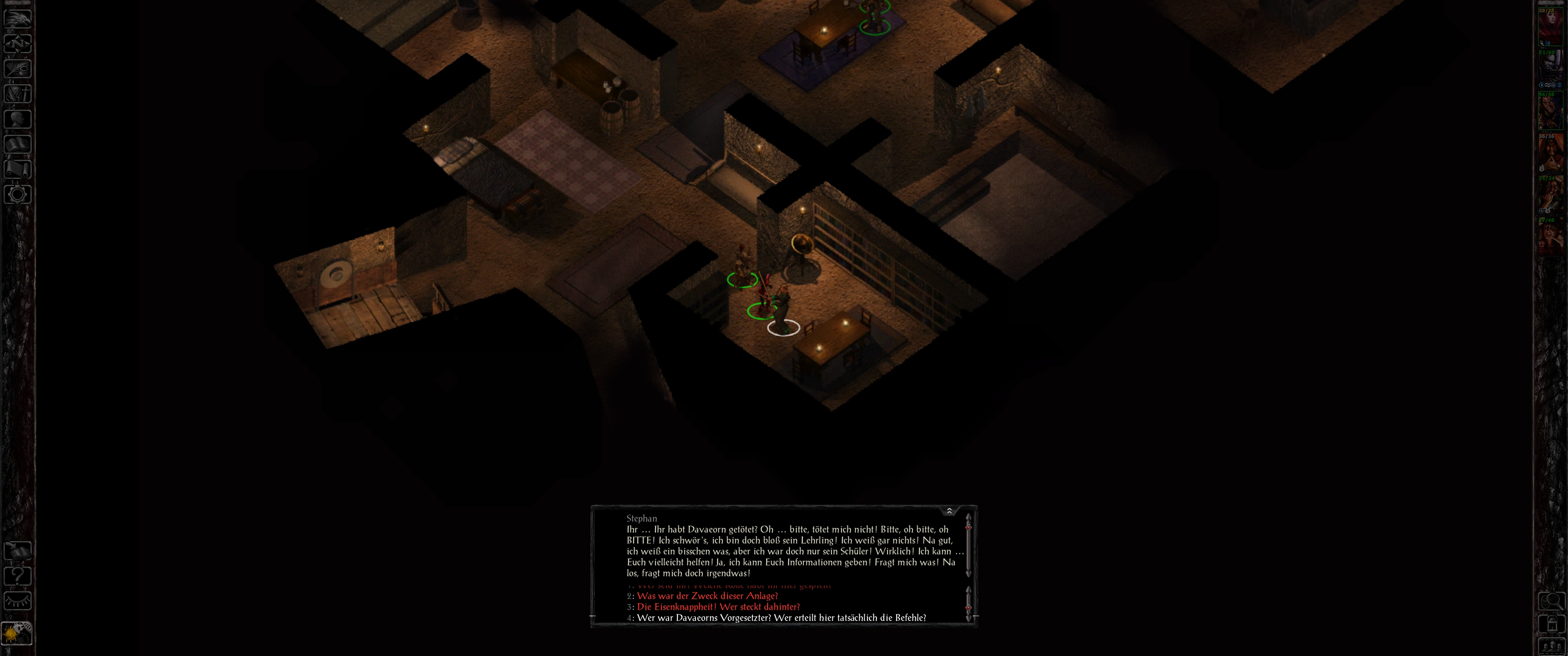Open the journal with the quill icon
Image resolution: width=1568 pixels, height=656 pixels.
pos(18,67)
